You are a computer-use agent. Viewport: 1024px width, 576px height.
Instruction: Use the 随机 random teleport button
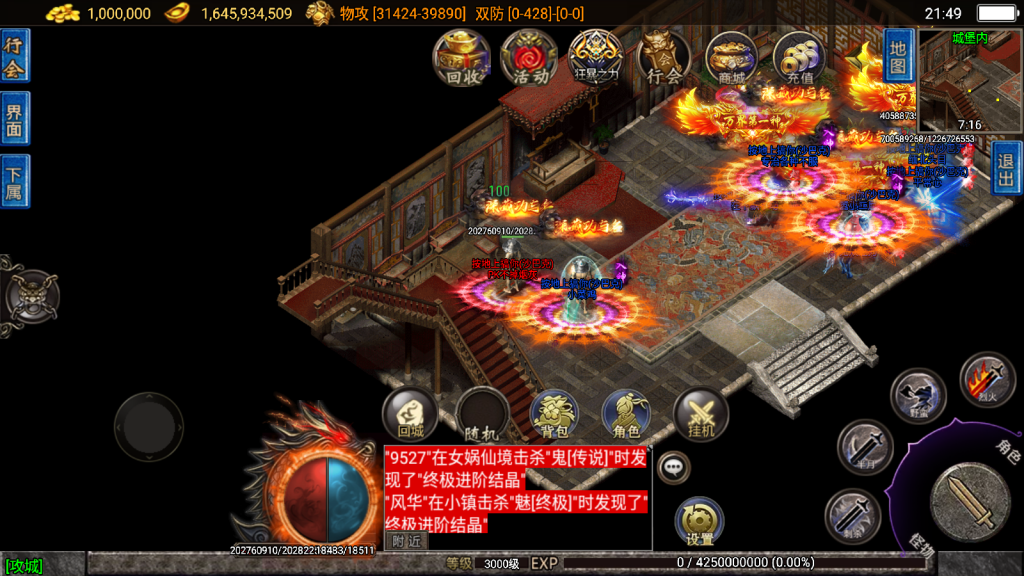(x=483, y=415)
